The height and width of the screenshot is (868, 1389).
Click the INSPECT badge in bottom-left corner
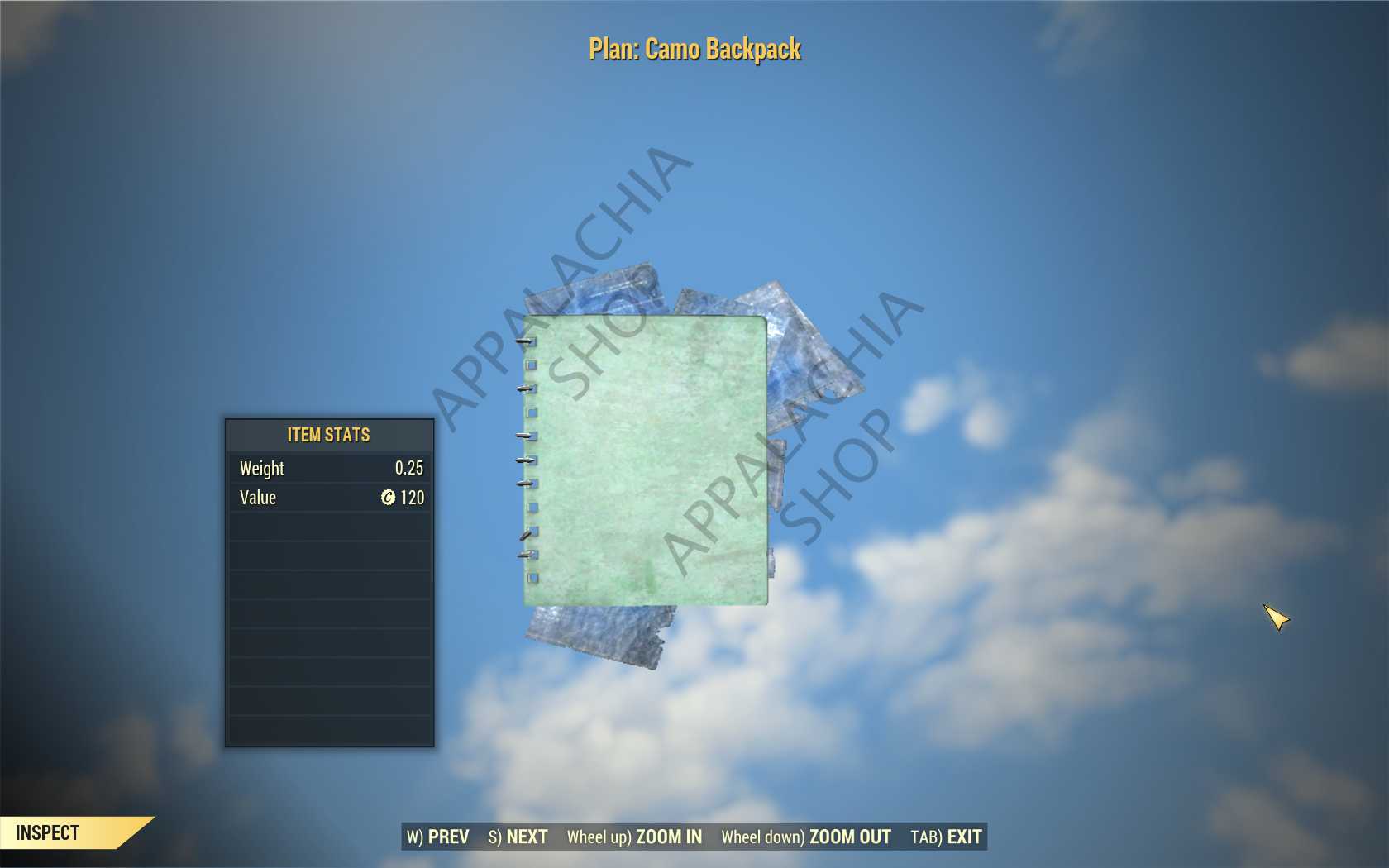click(50, 832)
